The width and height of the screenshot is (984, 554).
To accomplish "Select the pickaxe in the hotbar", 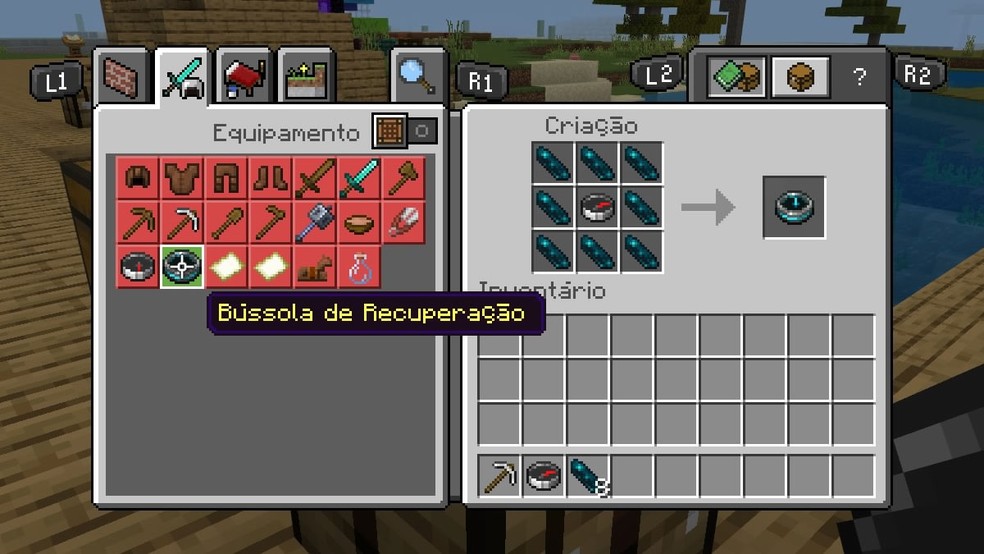I will (499, 476).
